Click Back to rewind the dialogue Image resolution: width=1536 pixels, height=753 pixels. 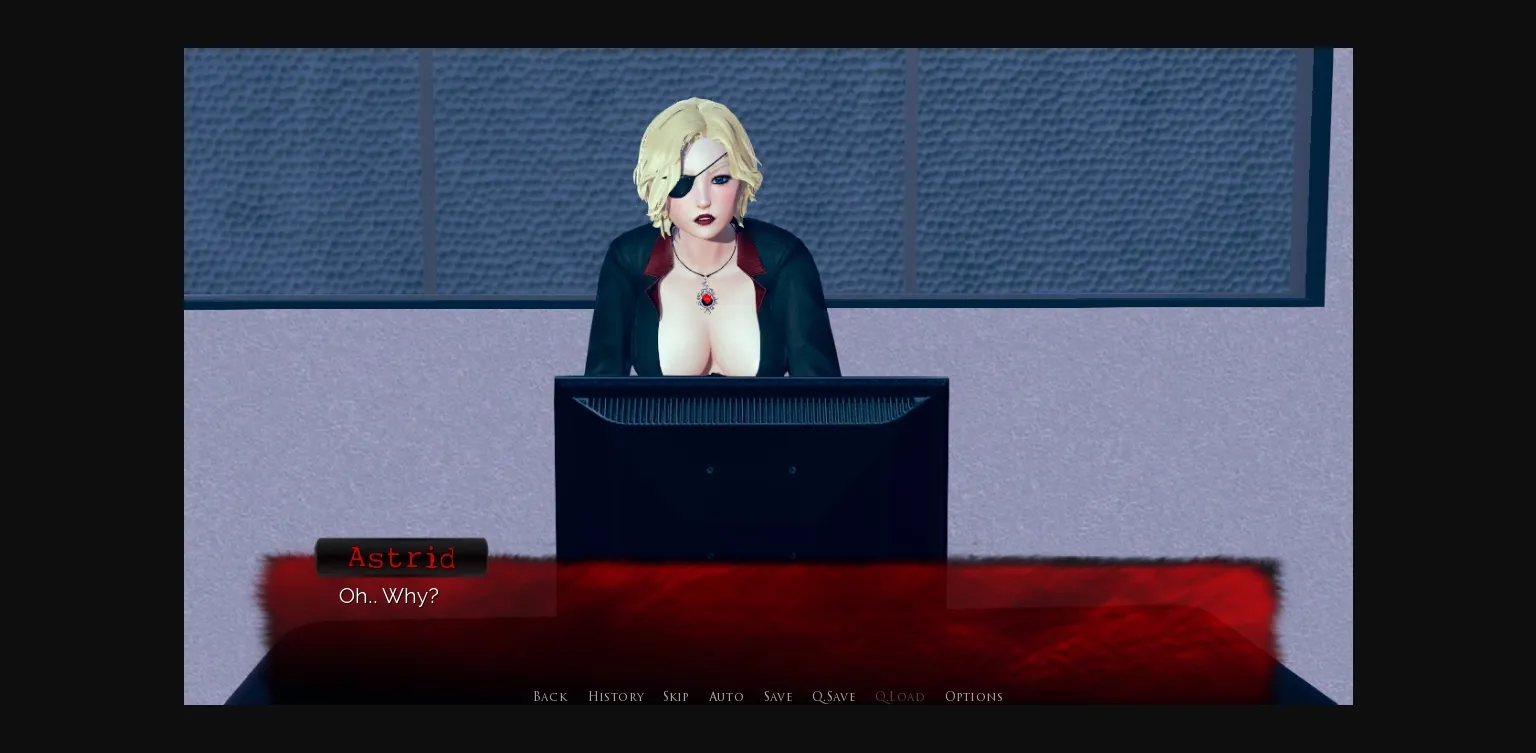click(550, 696)
